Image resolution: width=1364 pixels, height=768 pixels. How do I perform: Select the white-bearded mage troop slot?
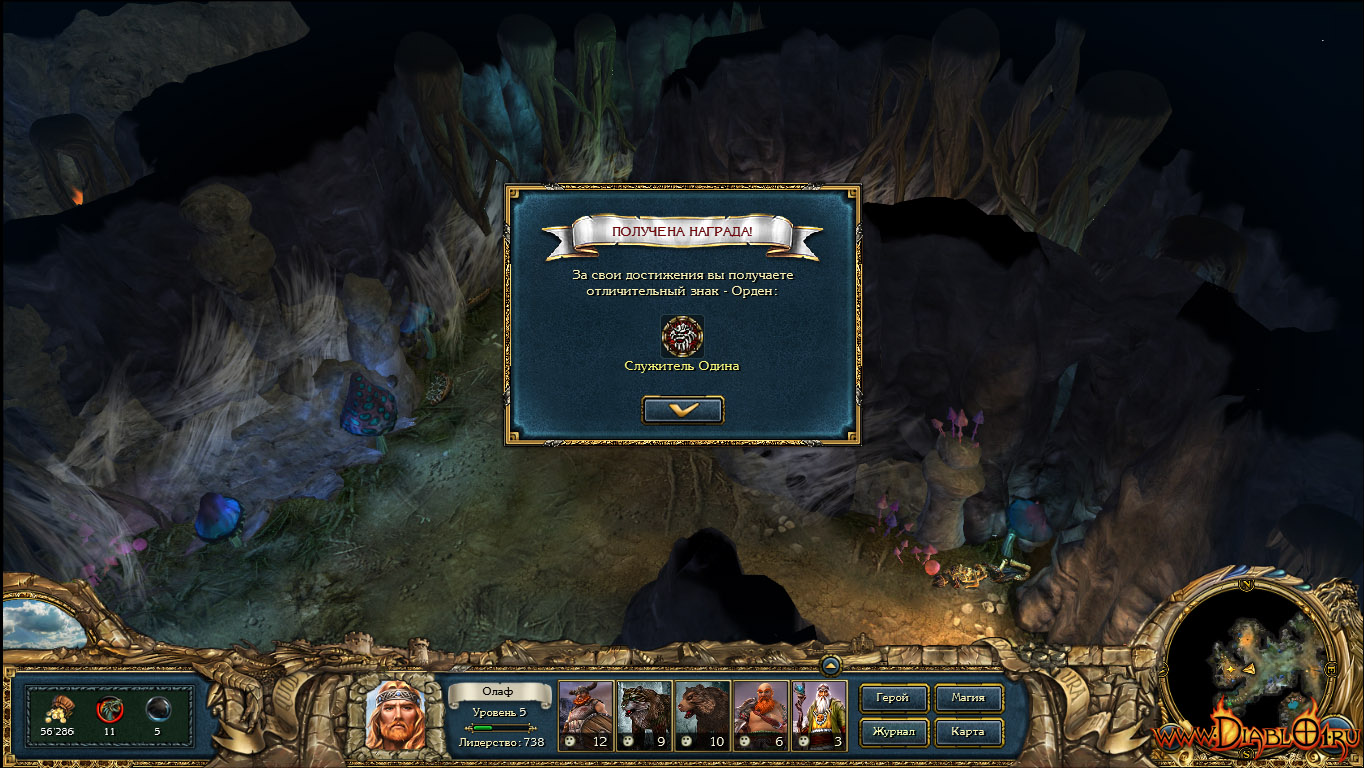[x=818, y=715]
